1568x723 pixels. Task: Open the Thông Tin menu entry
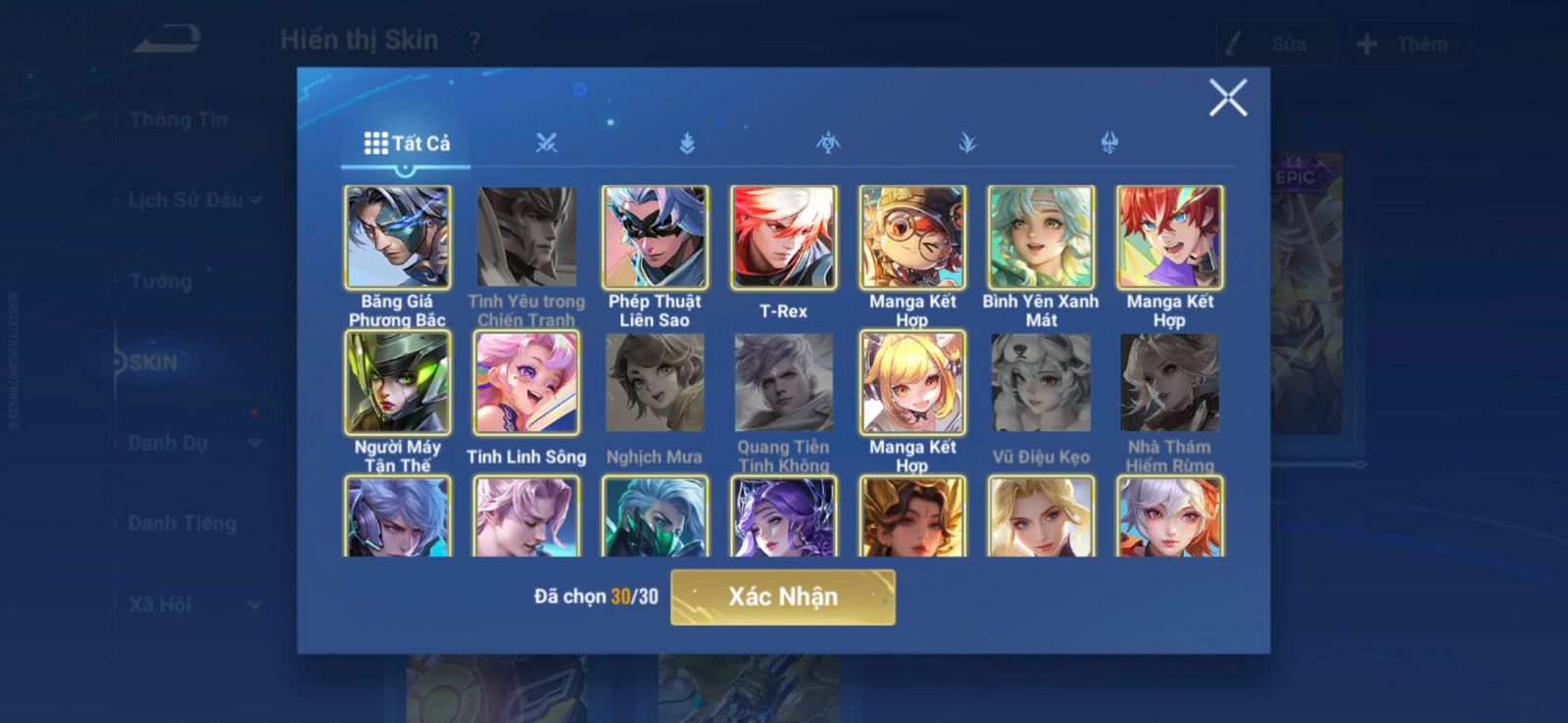click(178, 120)
